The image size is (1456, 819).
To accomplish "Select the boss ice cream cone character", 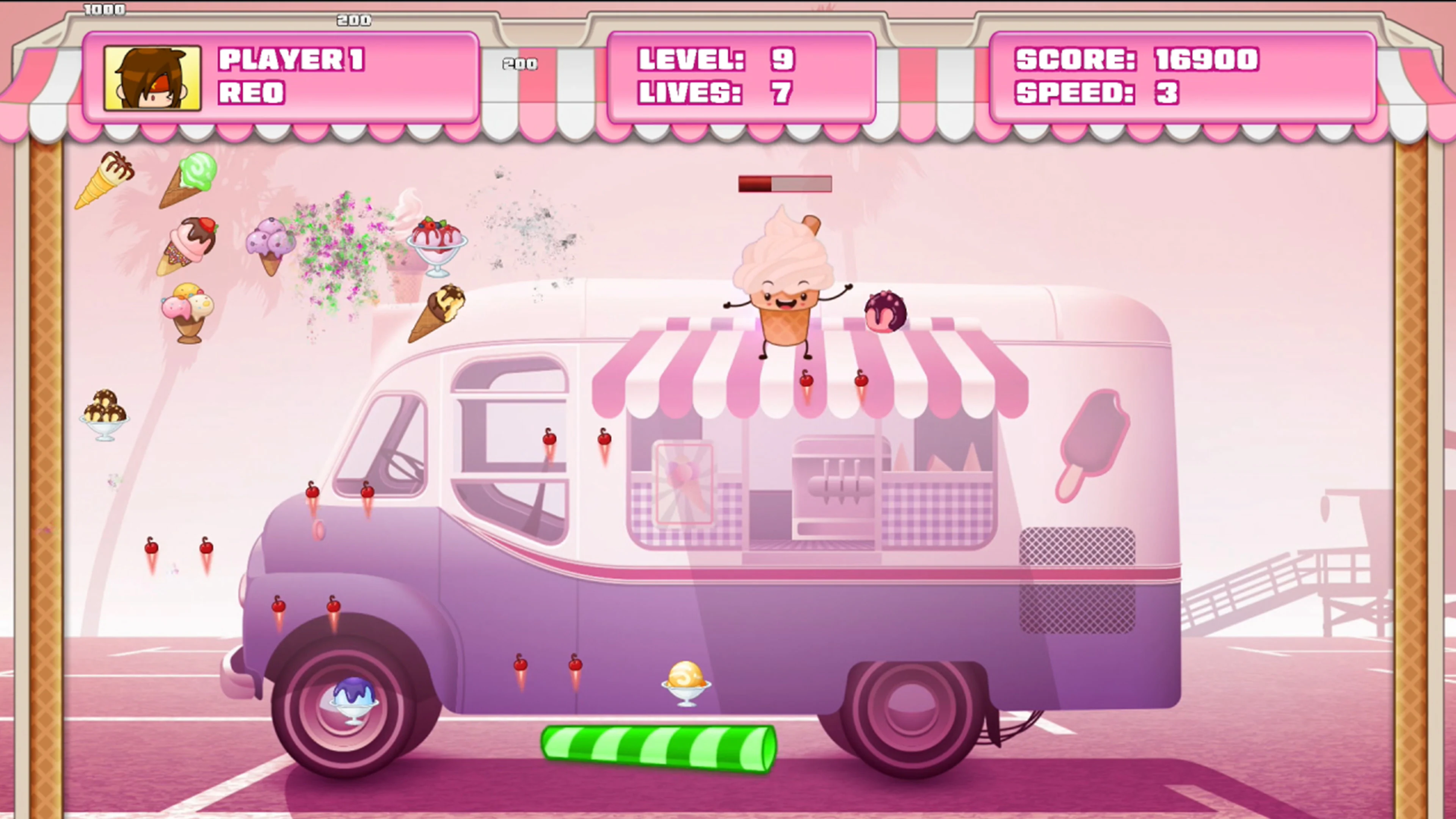I will tap(786, 277).
